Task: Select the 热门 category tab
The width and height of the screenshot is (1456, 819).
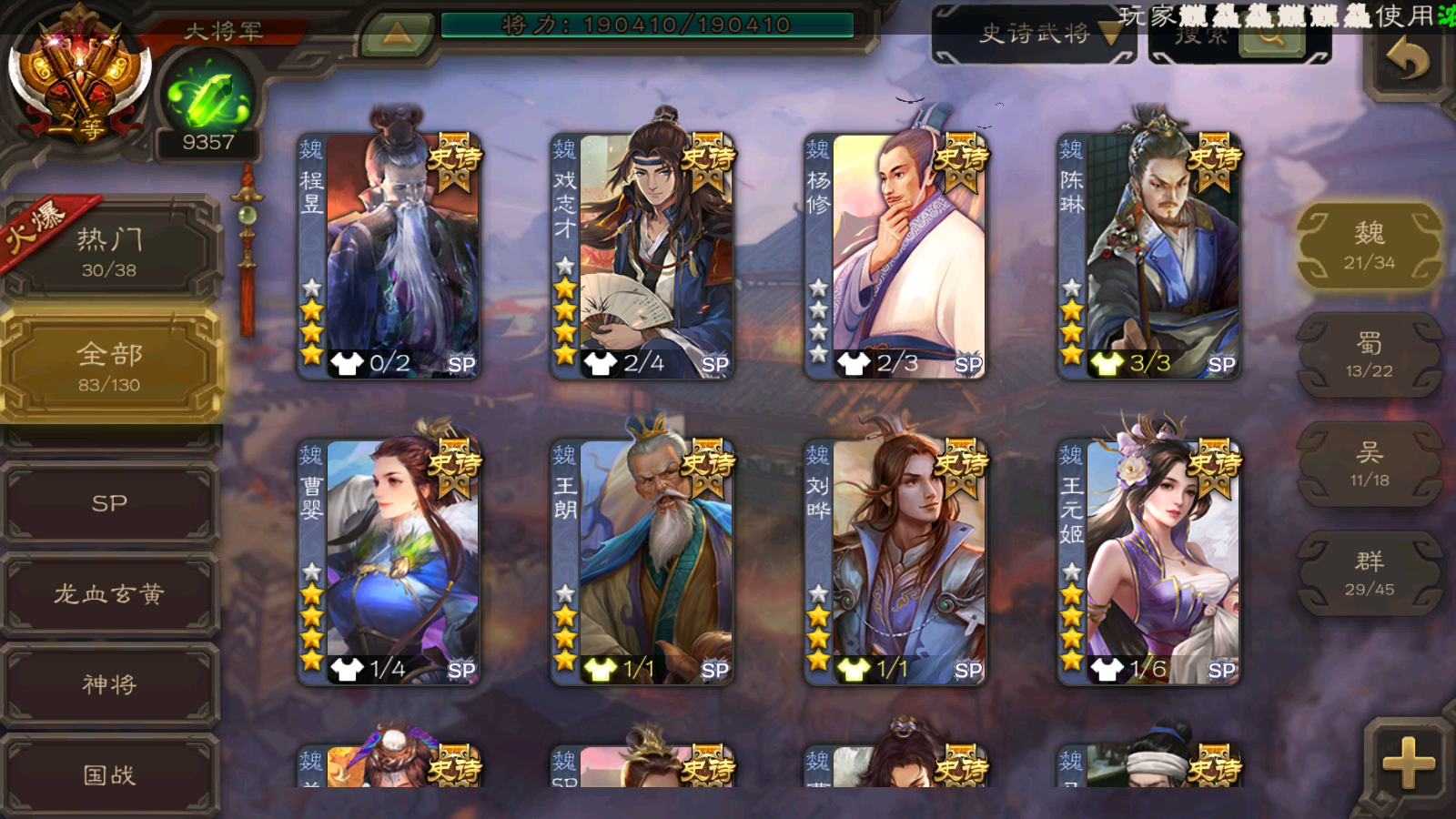Action: point(109,251)
